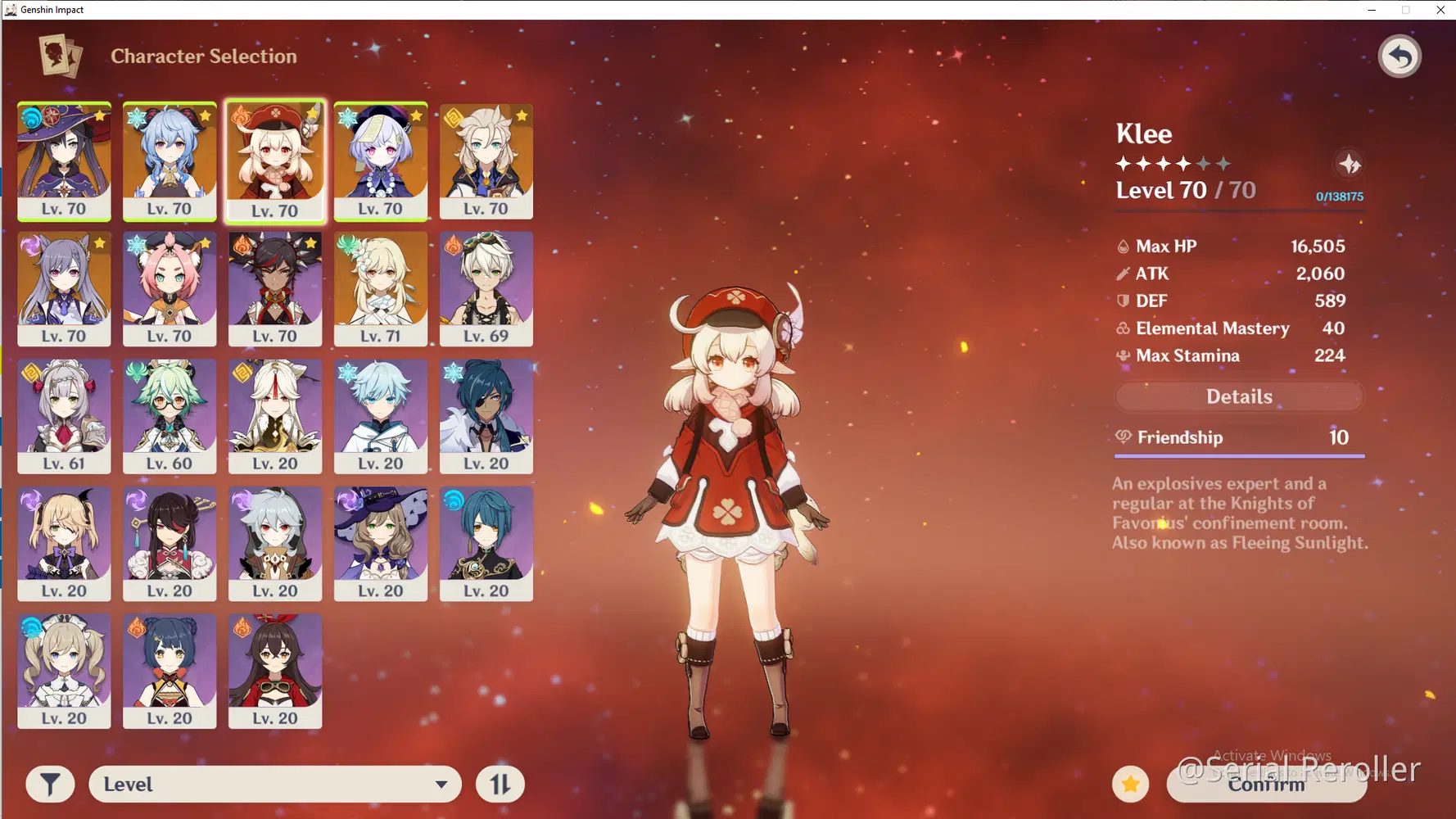Click the gold star favorite button

coord(1131,785)
